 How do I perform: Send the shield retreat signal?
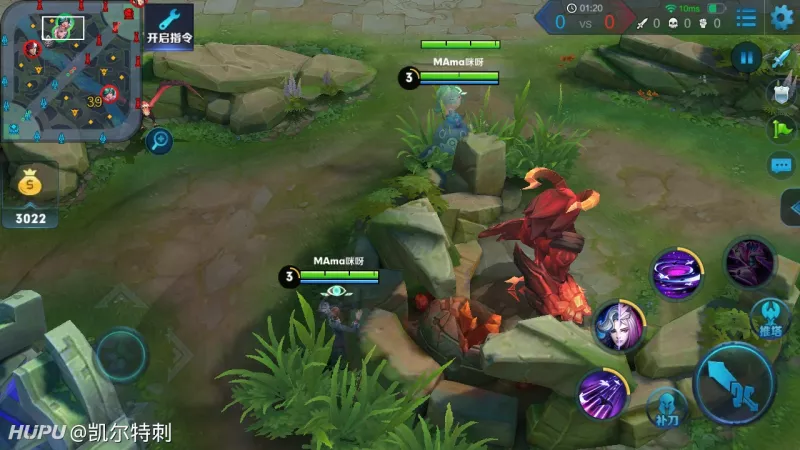tap(781, 94)
